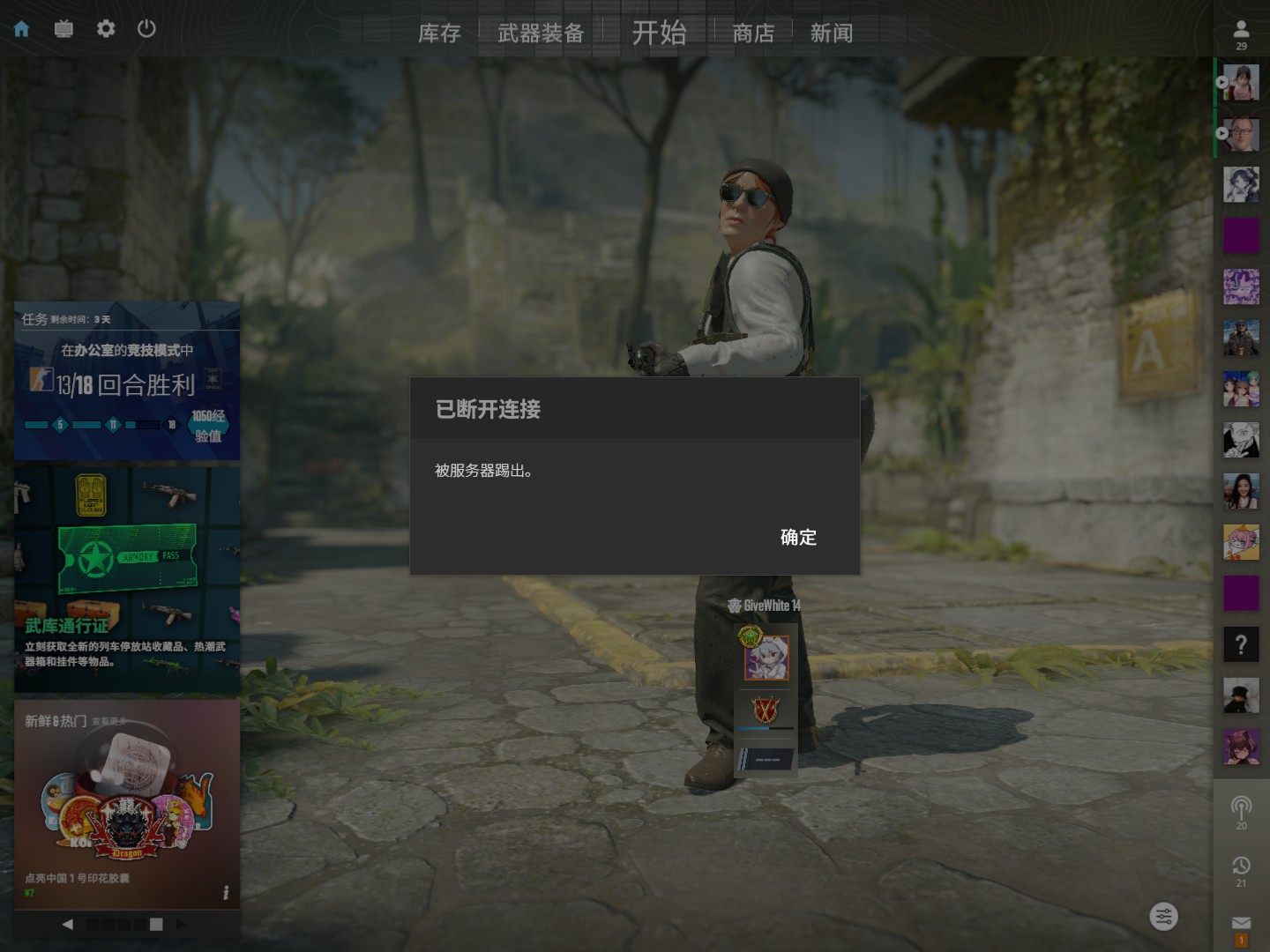Go to the 新闻 news tab
The width and height of the screenshot is (1270, 952).
pyautogui.click(x=831, y=33)
